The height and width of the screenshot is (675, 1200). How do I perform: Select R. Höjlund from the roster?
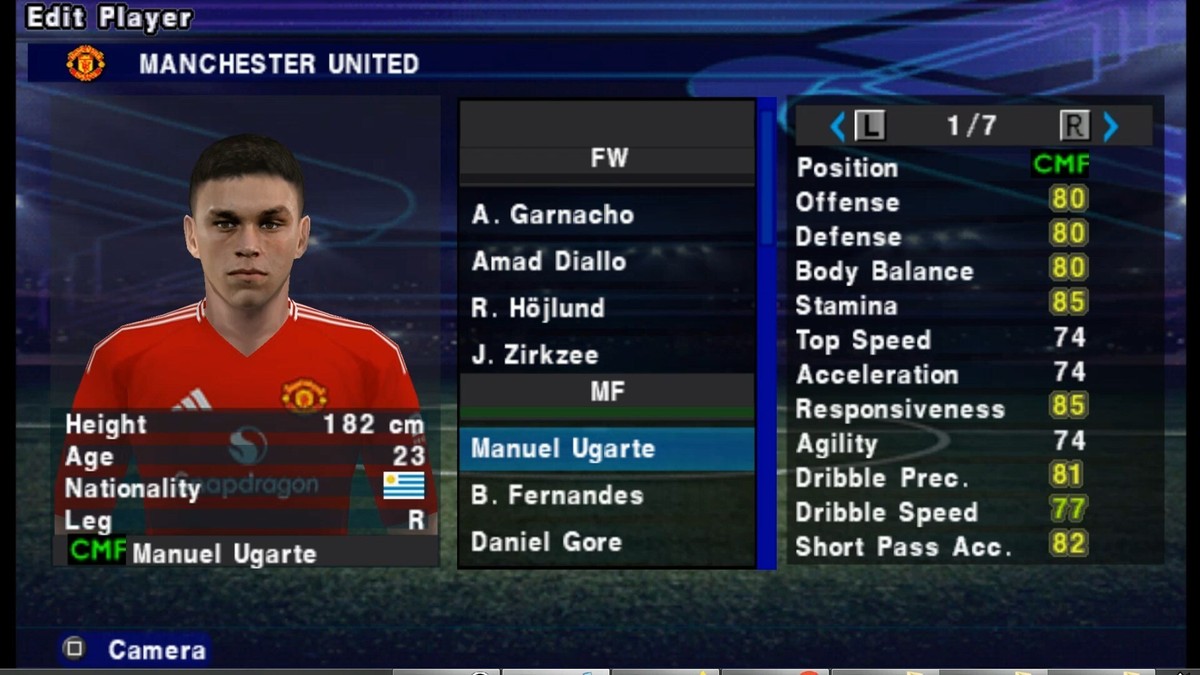[x=538, y=308]
